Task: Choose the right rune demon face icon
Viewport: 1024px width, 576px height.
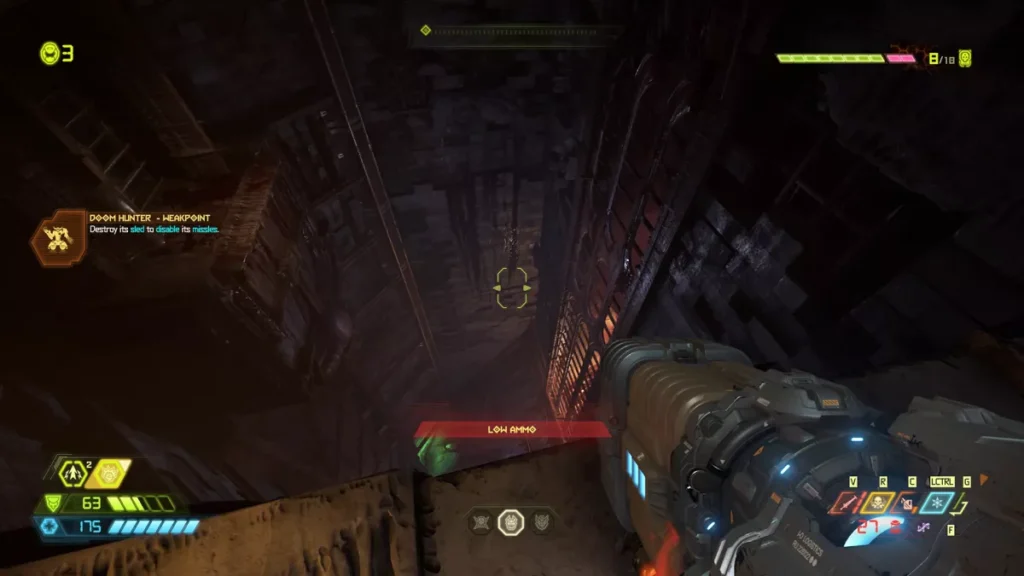Action: pyautogui.click(x=541, y=522)
